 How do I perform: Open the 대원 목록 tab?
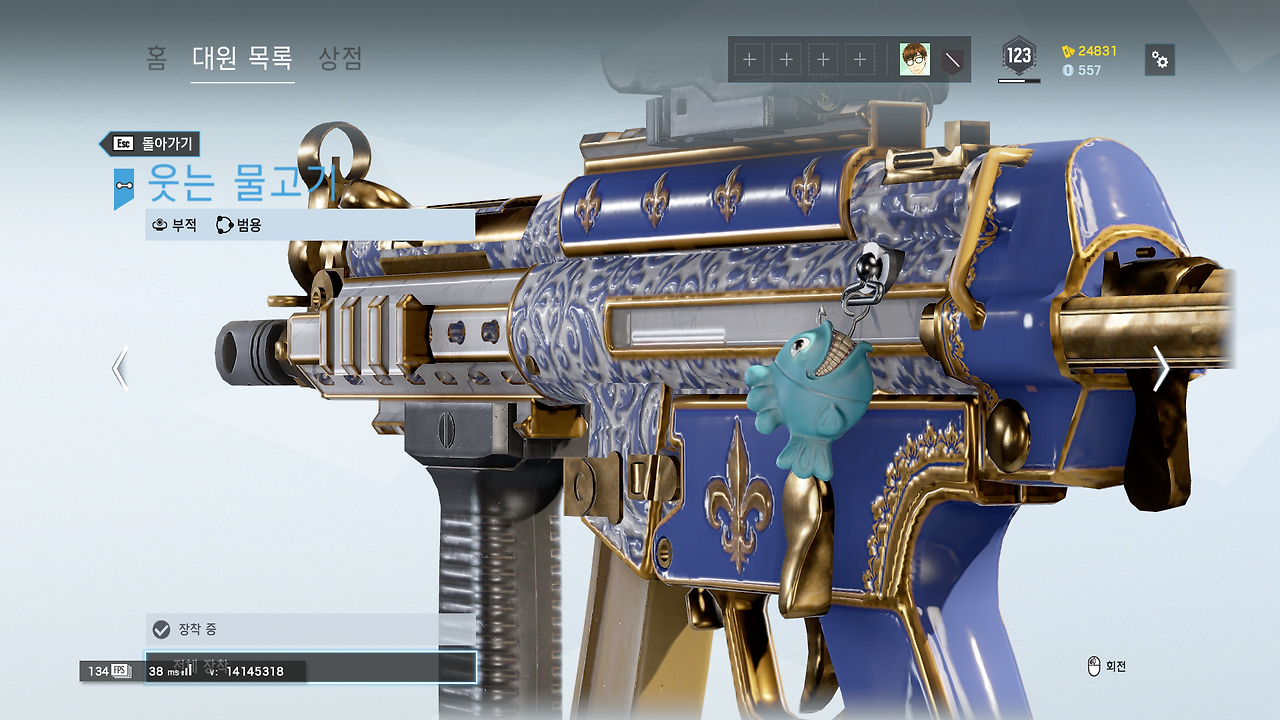242,58
